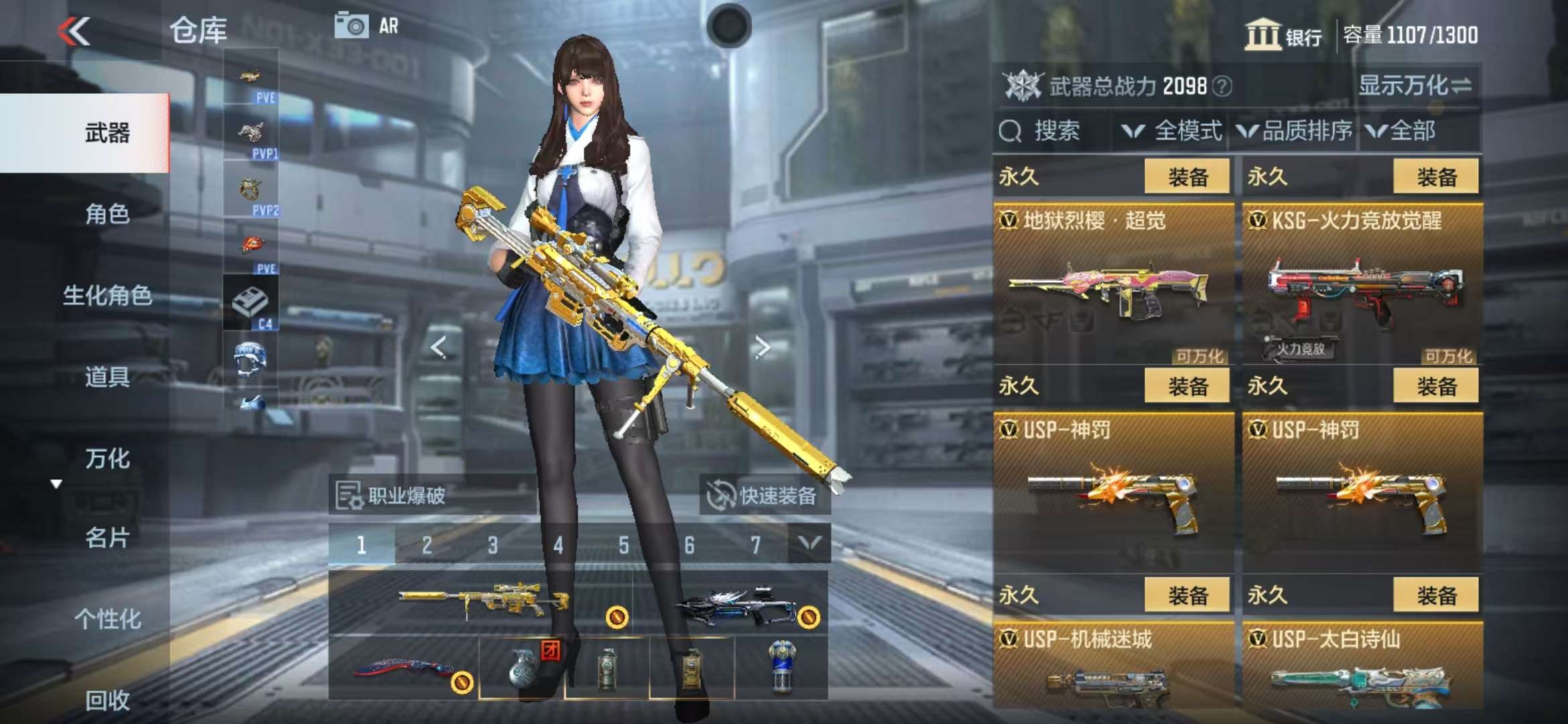Select the 地狱烈樱·超觉 weapon card
Image resolution: width=1568 pixels, height=724 pixels.
coord(1113,285)
